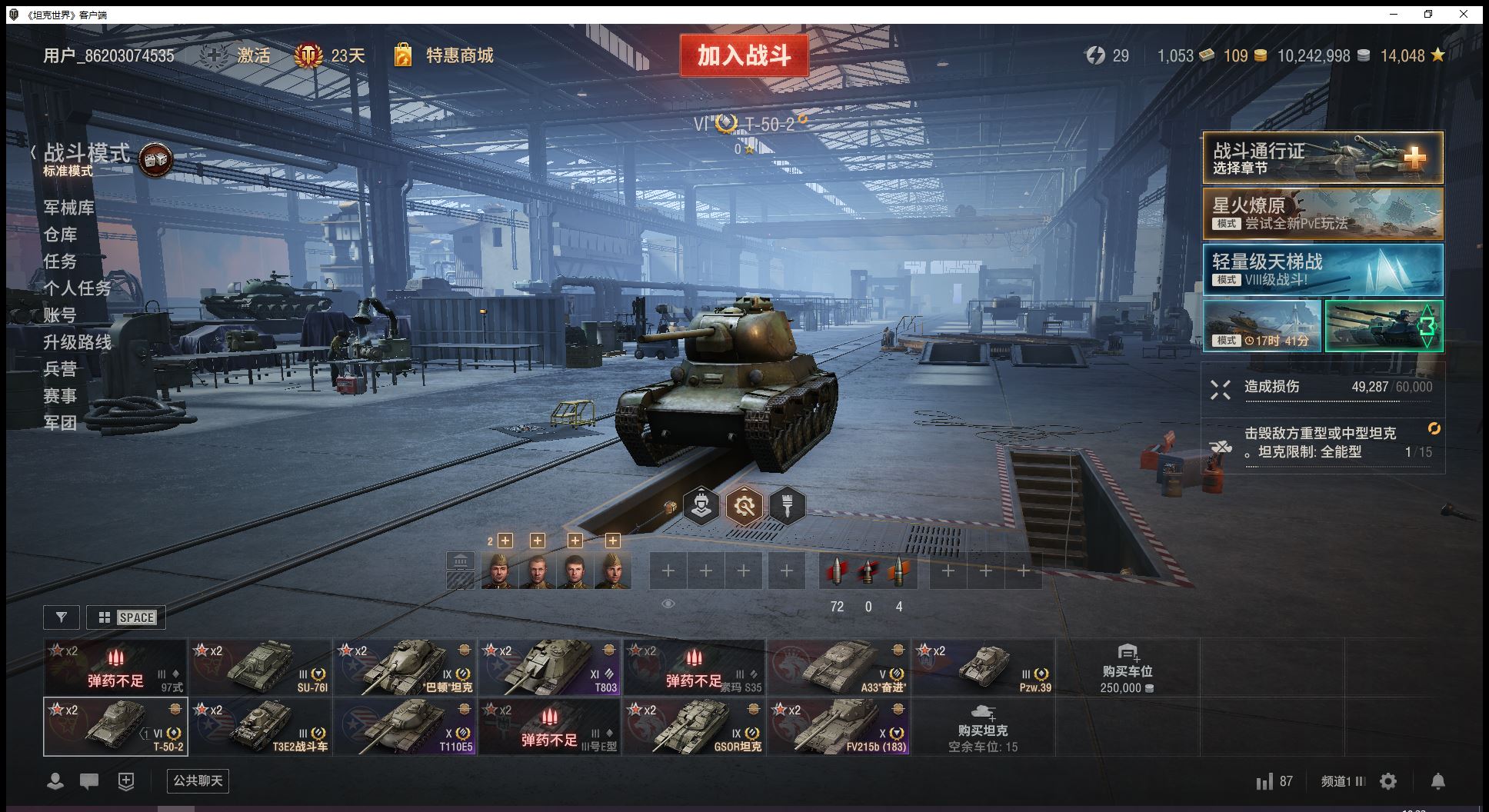Image resolution: width=1489 pixels, height=812 pixels.
Task: Select the 兵营 barracks entry
Action: [61, 369]
